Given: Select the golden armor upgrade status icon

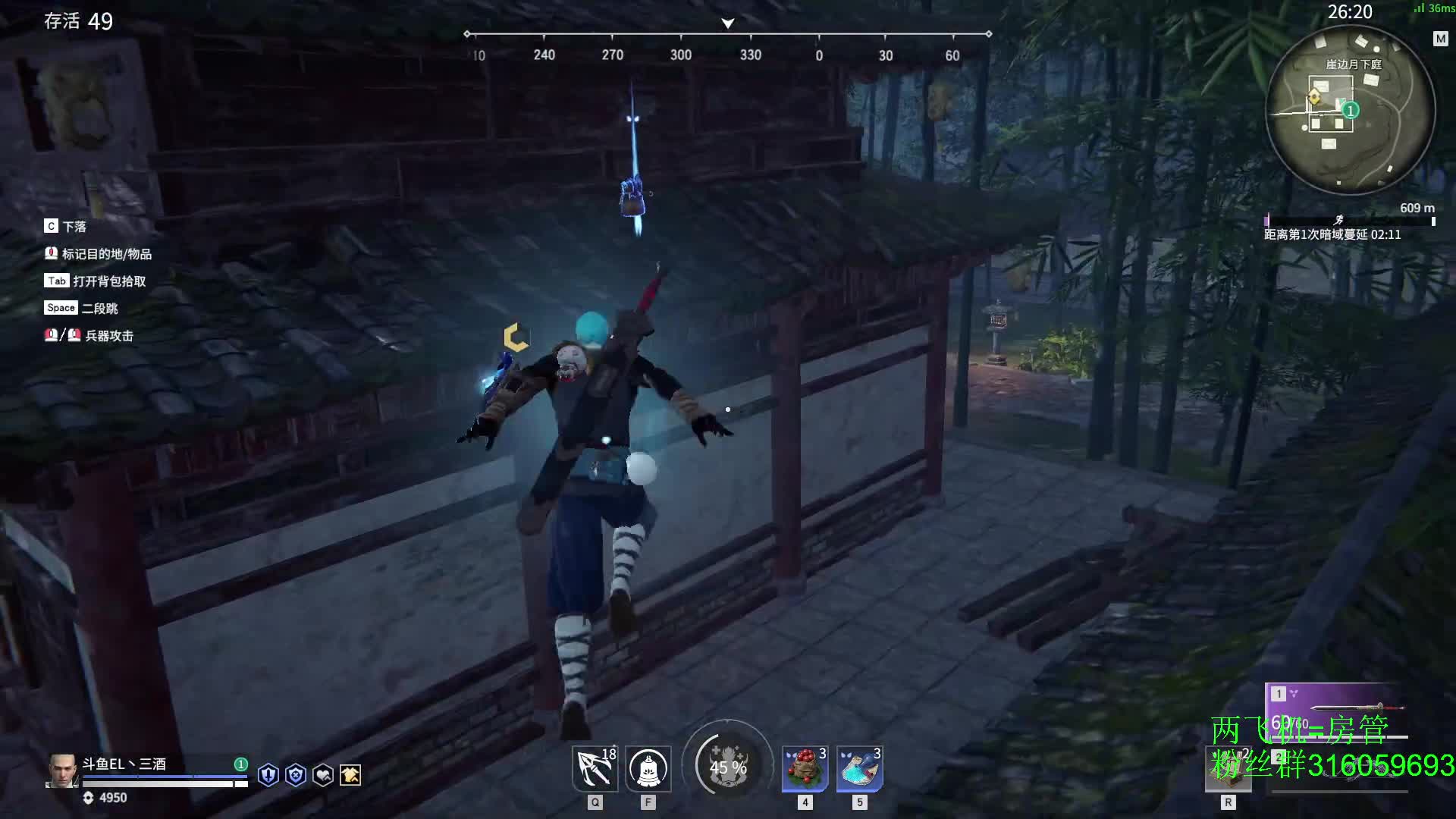Looking at the screenshot, I should point(350,775).
